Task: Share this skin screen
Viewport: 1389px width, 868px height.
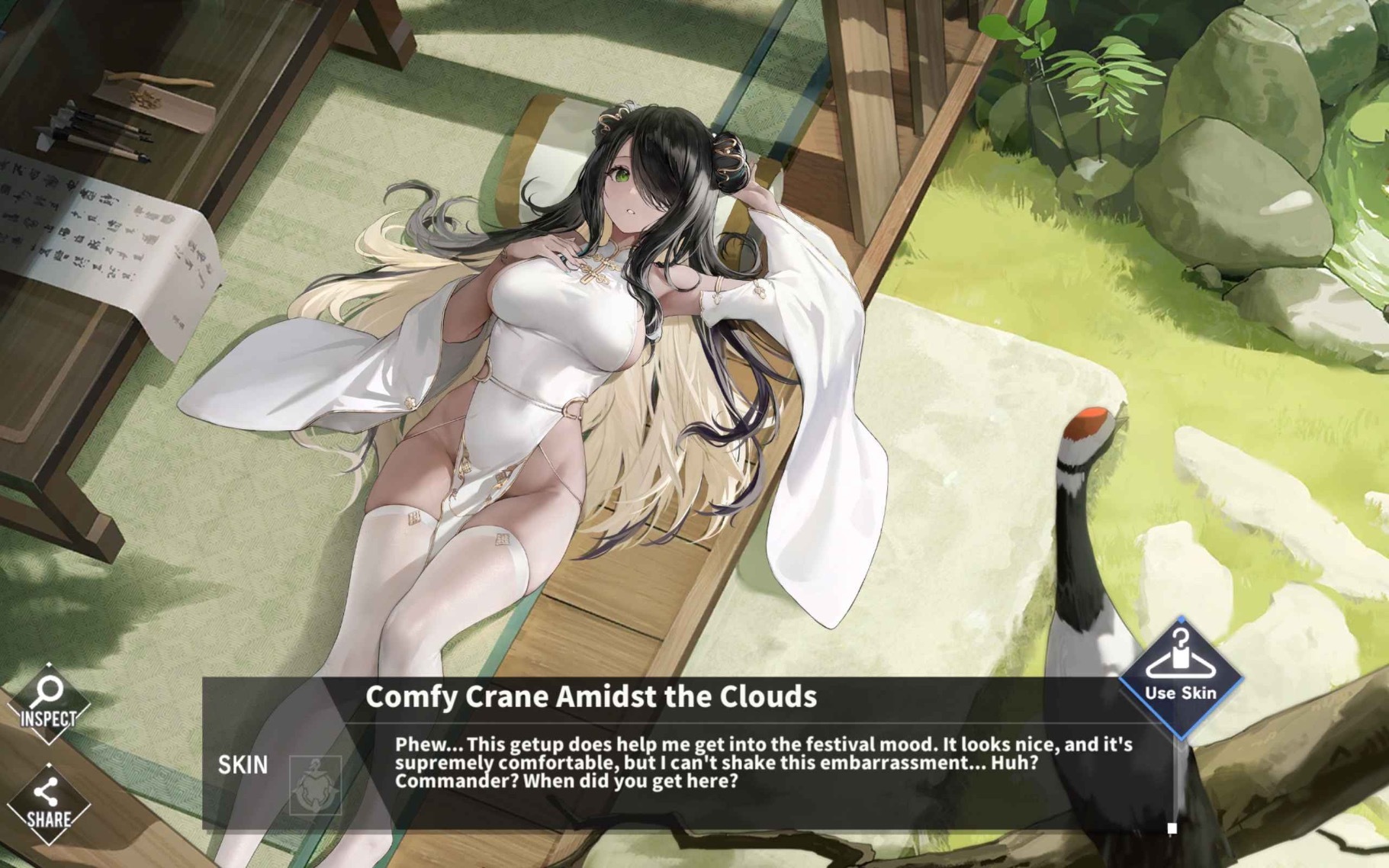Action: coord(48,804)
